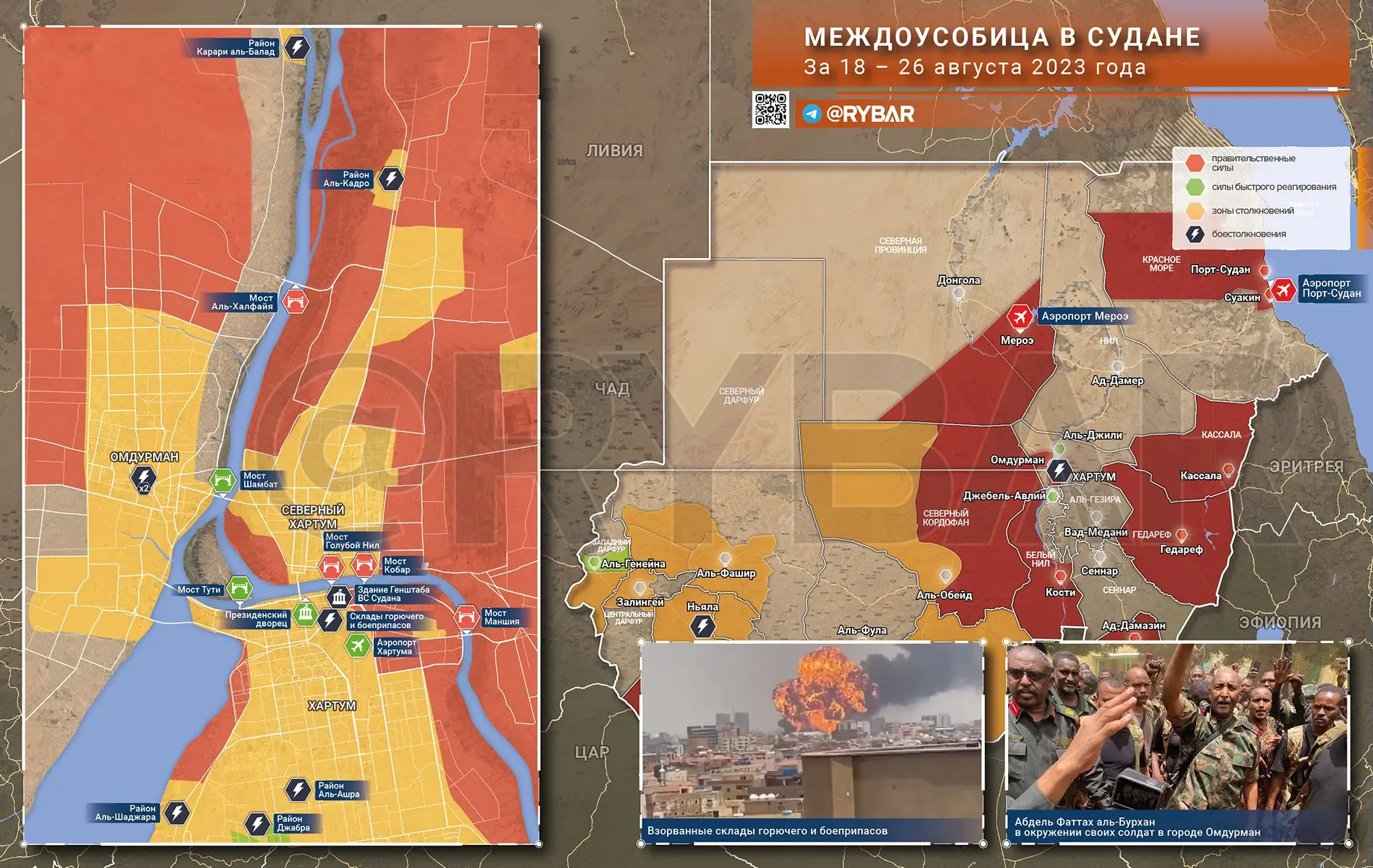Click the Karari al-Balad clash icon

tap(296, 48)
